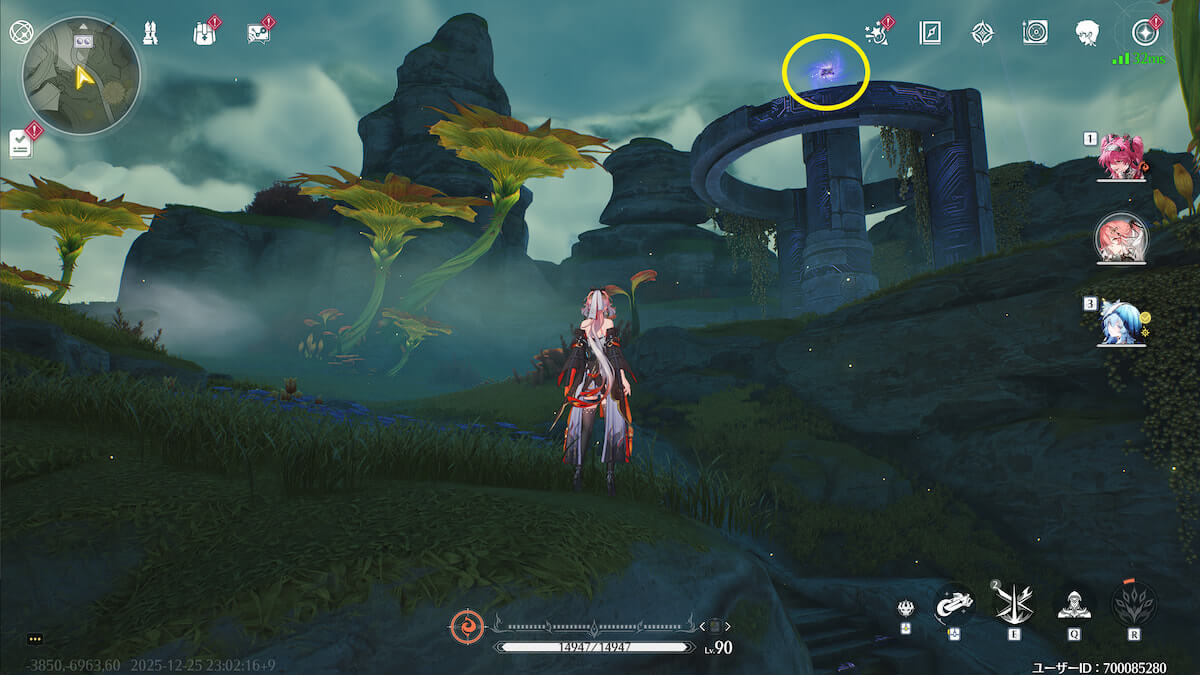Open the four-point star diamond icon
1200x675 pixels.
[983, 33]
